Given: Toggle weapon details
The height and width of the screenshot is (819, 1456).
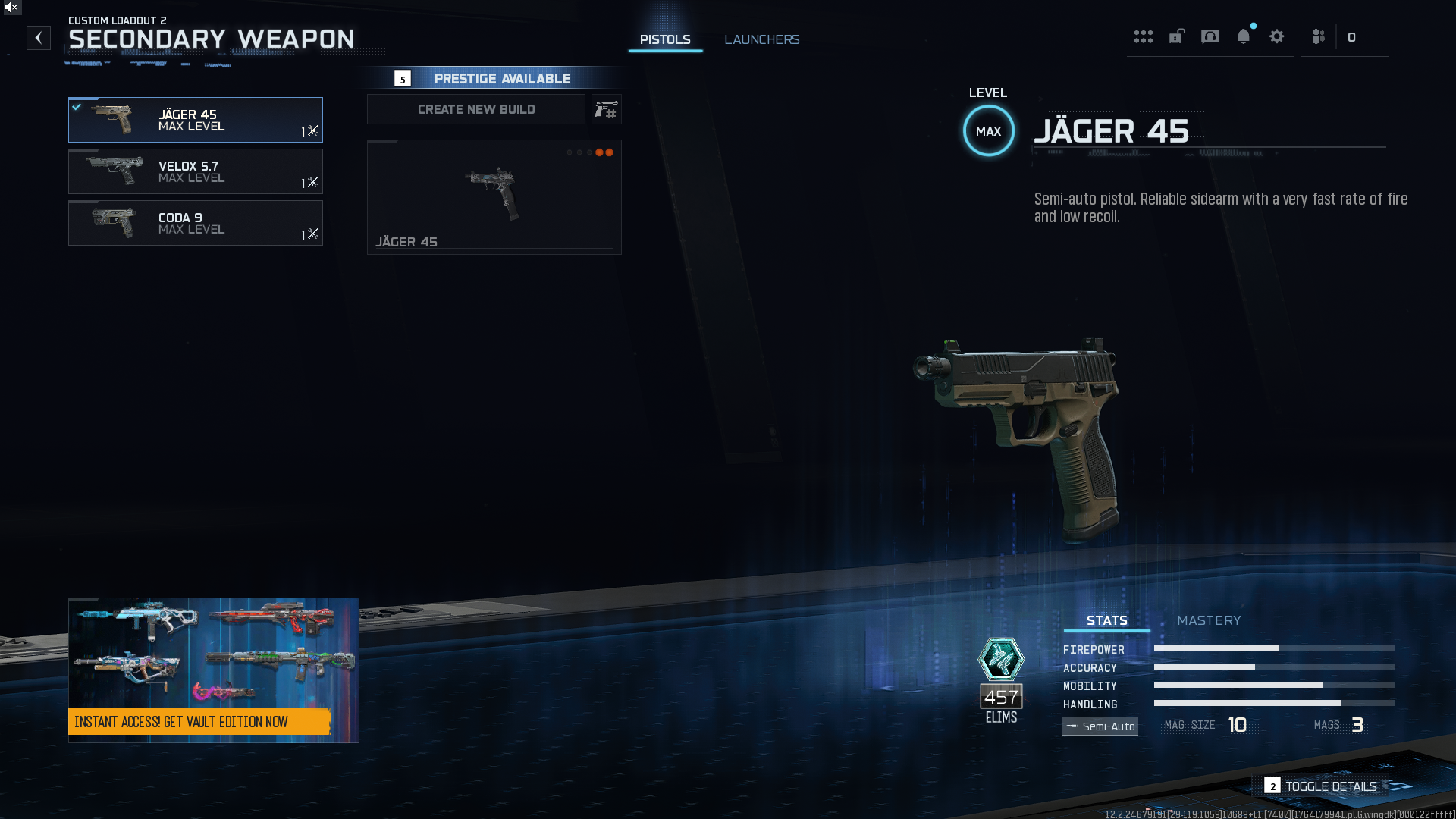Looking at the screenshot, I should (x=1321, y=786).
